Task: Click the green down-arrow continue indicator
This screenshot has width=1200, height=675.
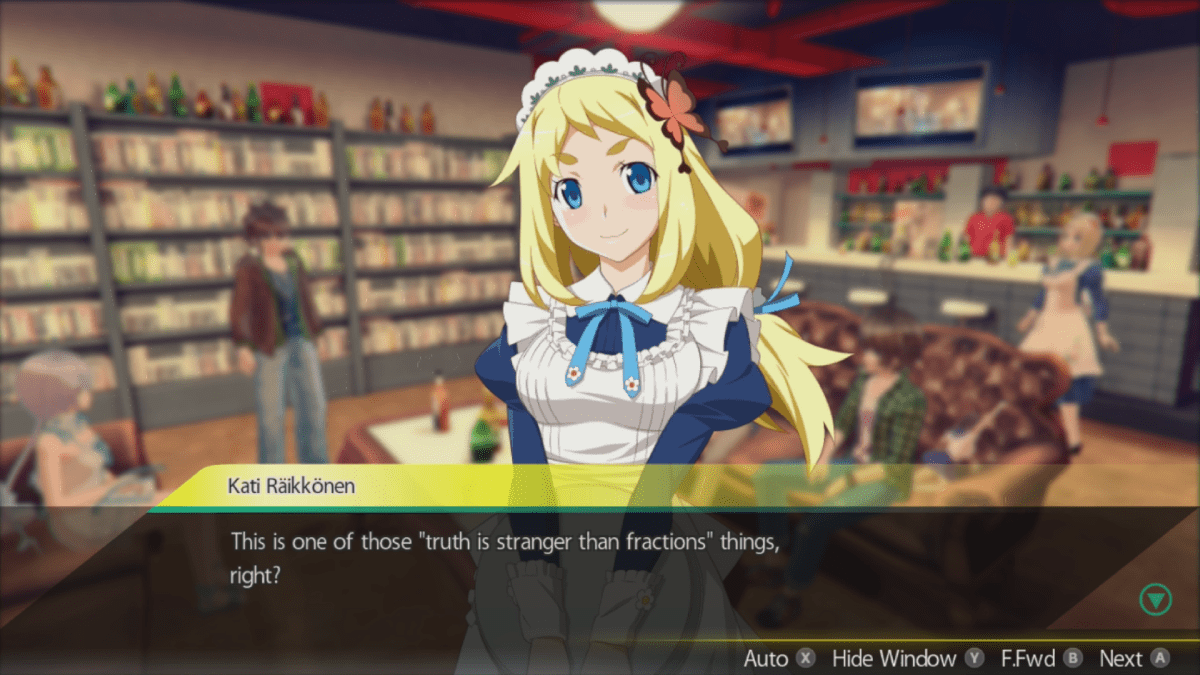Action: coord(1155,600)
